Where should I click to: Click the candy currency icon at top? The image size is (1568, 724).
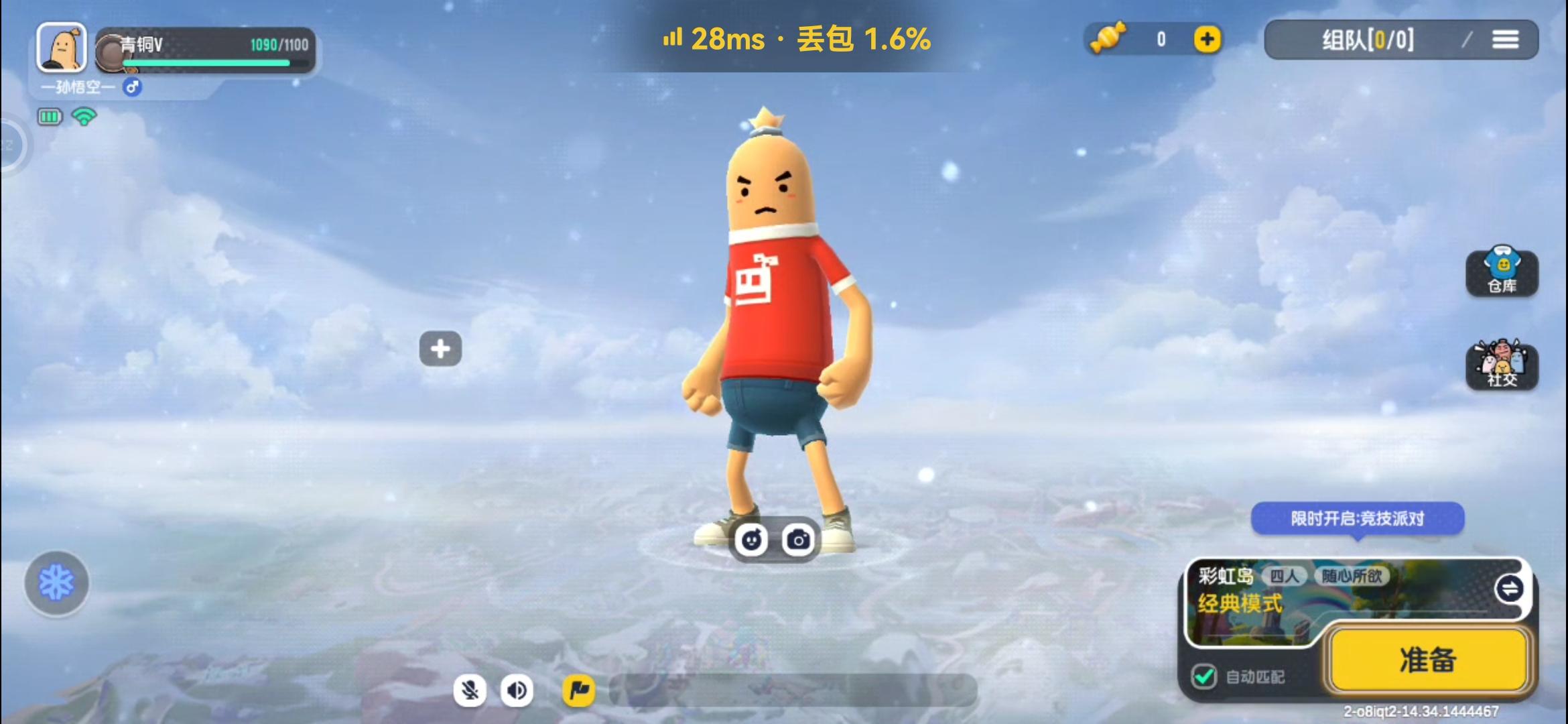[x=1108, y=39]
